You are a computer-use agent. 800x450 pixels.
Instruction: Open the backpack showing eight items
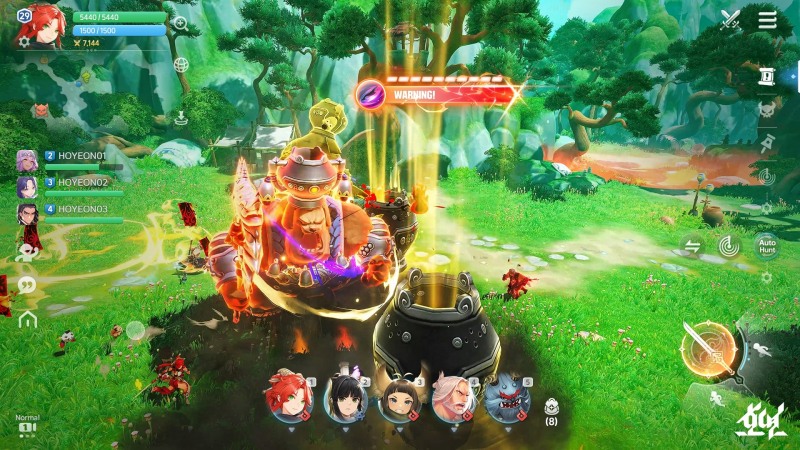coord(550,408)
